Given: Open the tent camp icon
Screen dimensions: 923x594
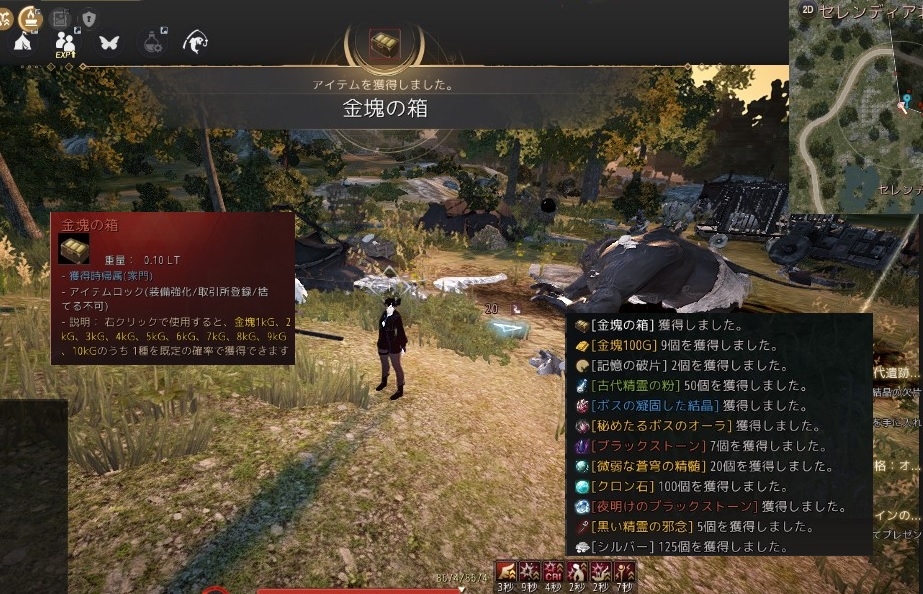Looking at the screenshot, I should tap(24, 42).
